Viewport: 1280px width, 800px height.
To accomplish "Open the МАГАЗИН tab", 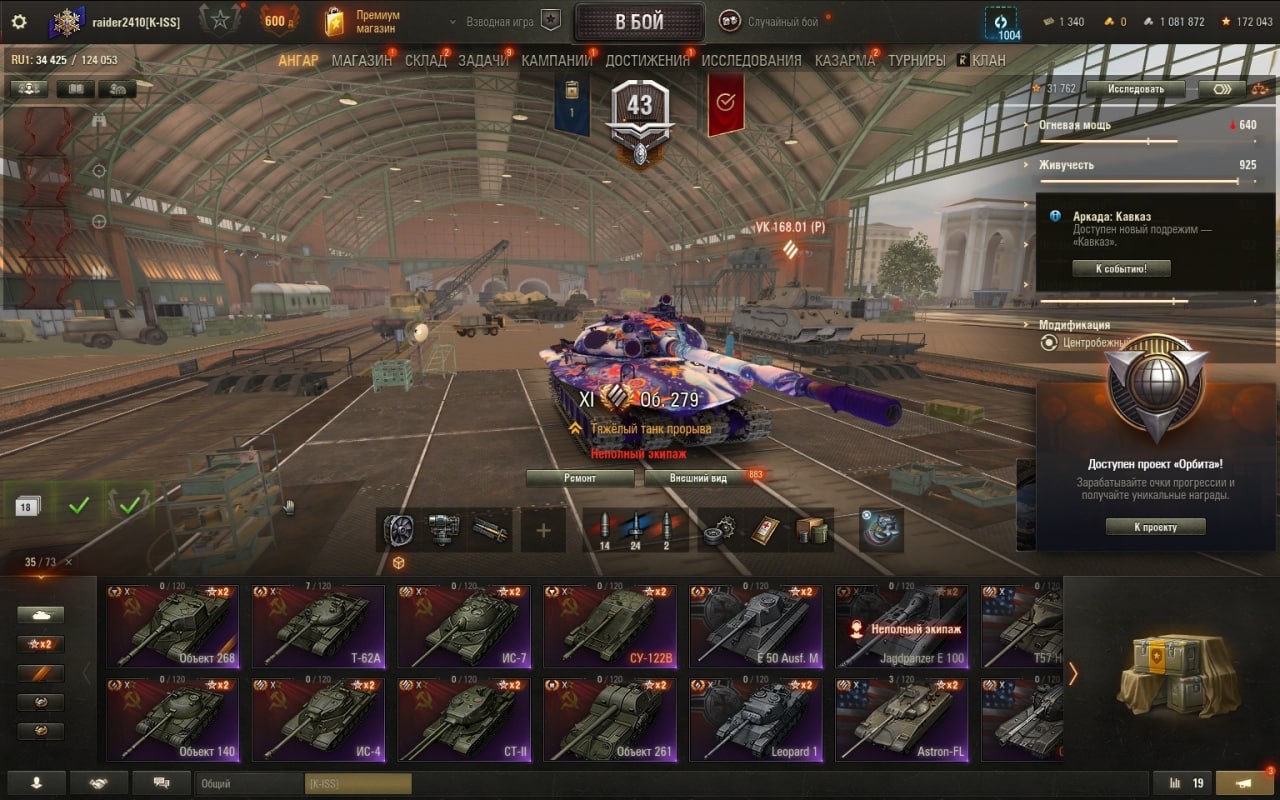I will click(x=361, y=60).
